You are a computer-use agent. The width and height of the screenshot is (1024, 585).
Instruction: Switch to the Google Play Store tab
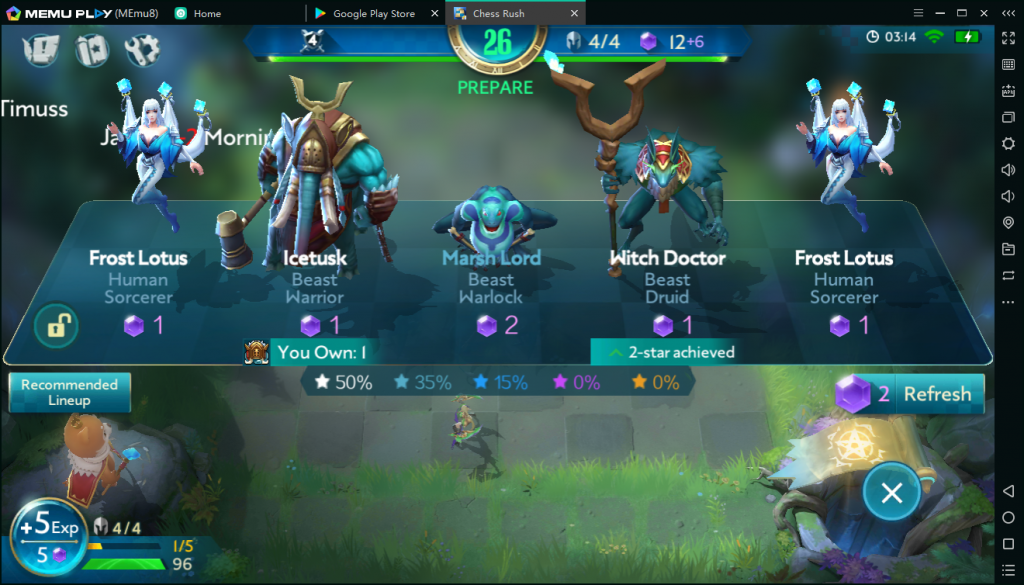372,14
